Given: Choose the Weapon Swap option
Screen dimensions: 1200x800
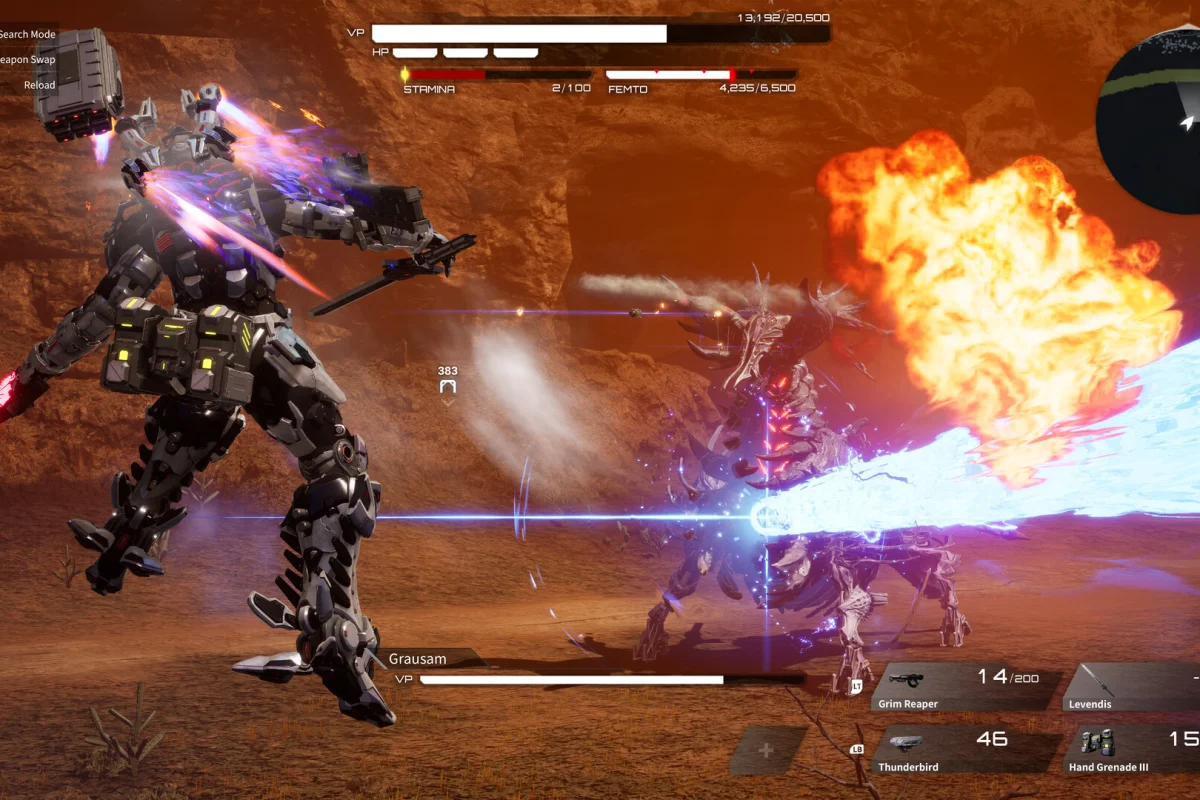Looking at the screenshot, I should pos(28,60).
